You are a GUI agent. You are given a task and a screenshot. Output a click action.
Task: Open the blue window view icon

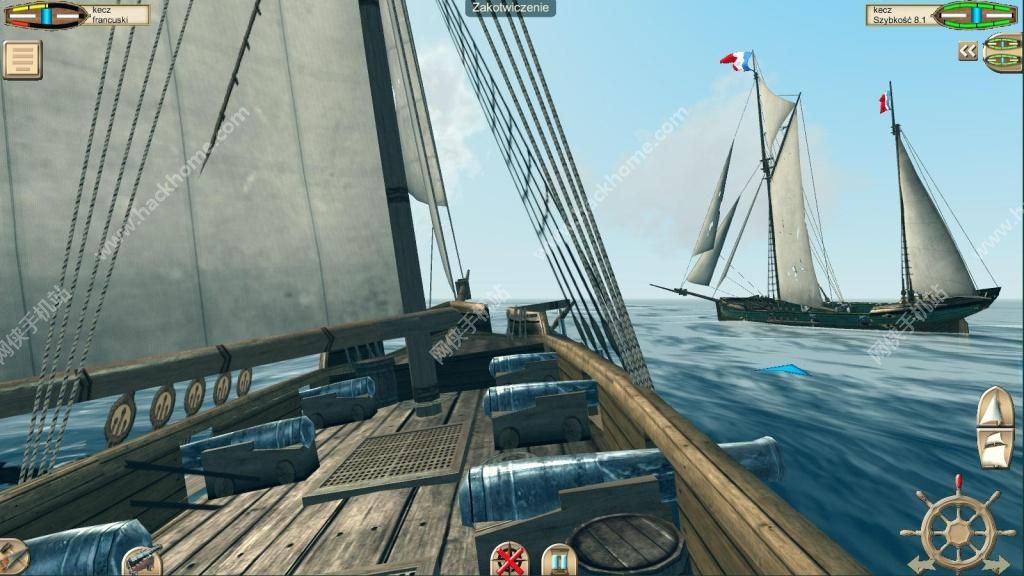pyautogui.click(x=558, y=560)
